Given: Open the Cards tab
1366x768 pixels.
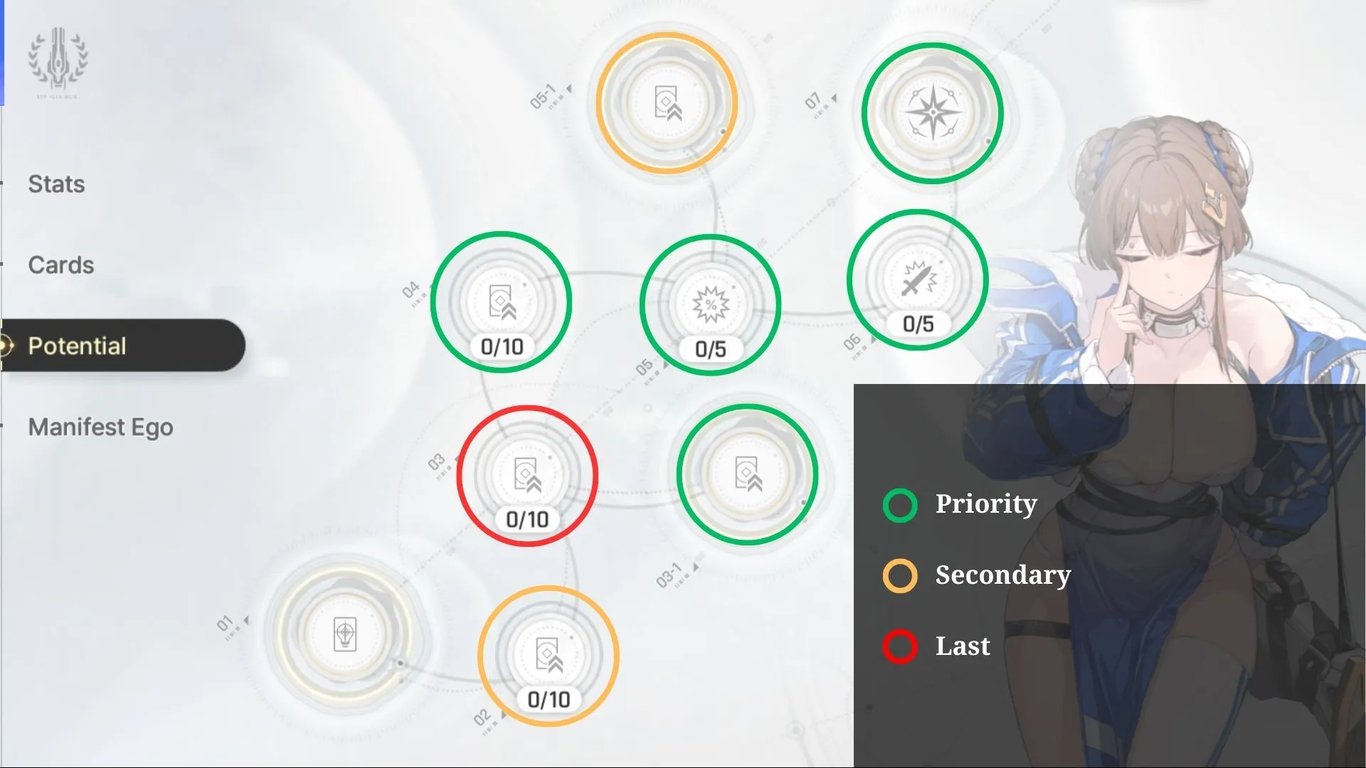Looking at the screenshot, I should click(60, 265).
